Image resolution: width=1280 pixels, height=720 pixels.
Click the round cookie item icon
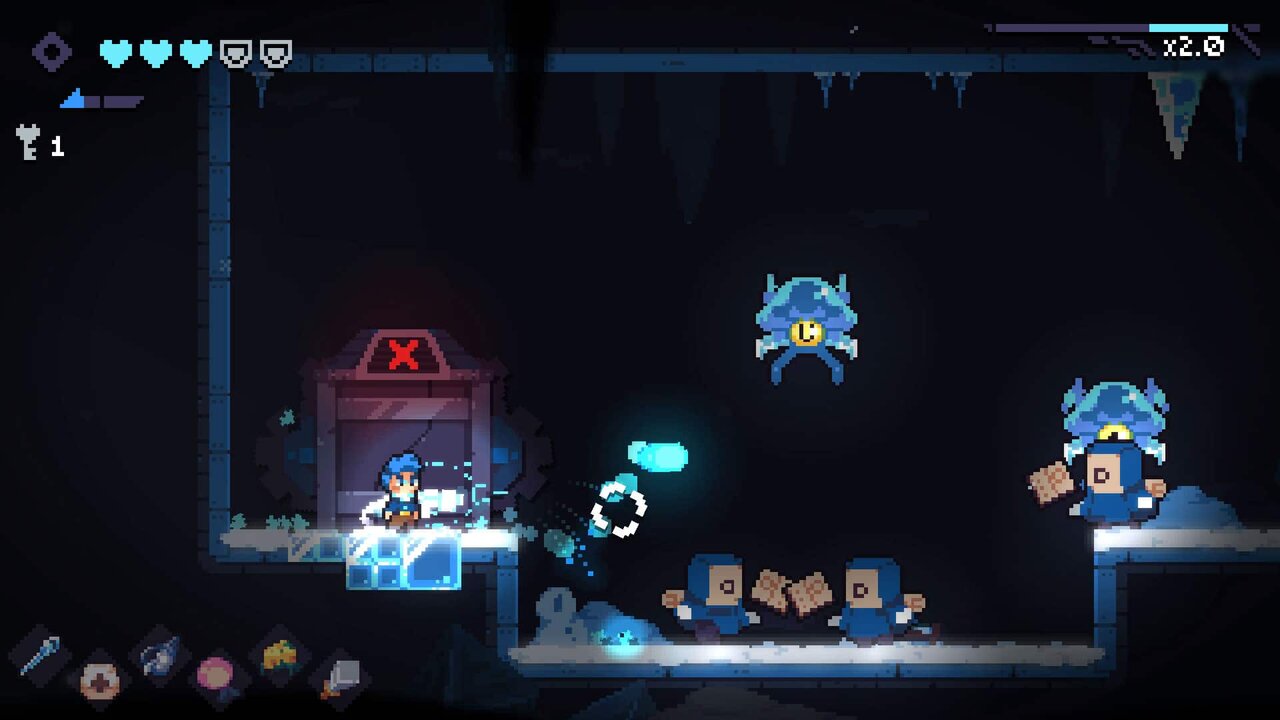click(100, 681)
